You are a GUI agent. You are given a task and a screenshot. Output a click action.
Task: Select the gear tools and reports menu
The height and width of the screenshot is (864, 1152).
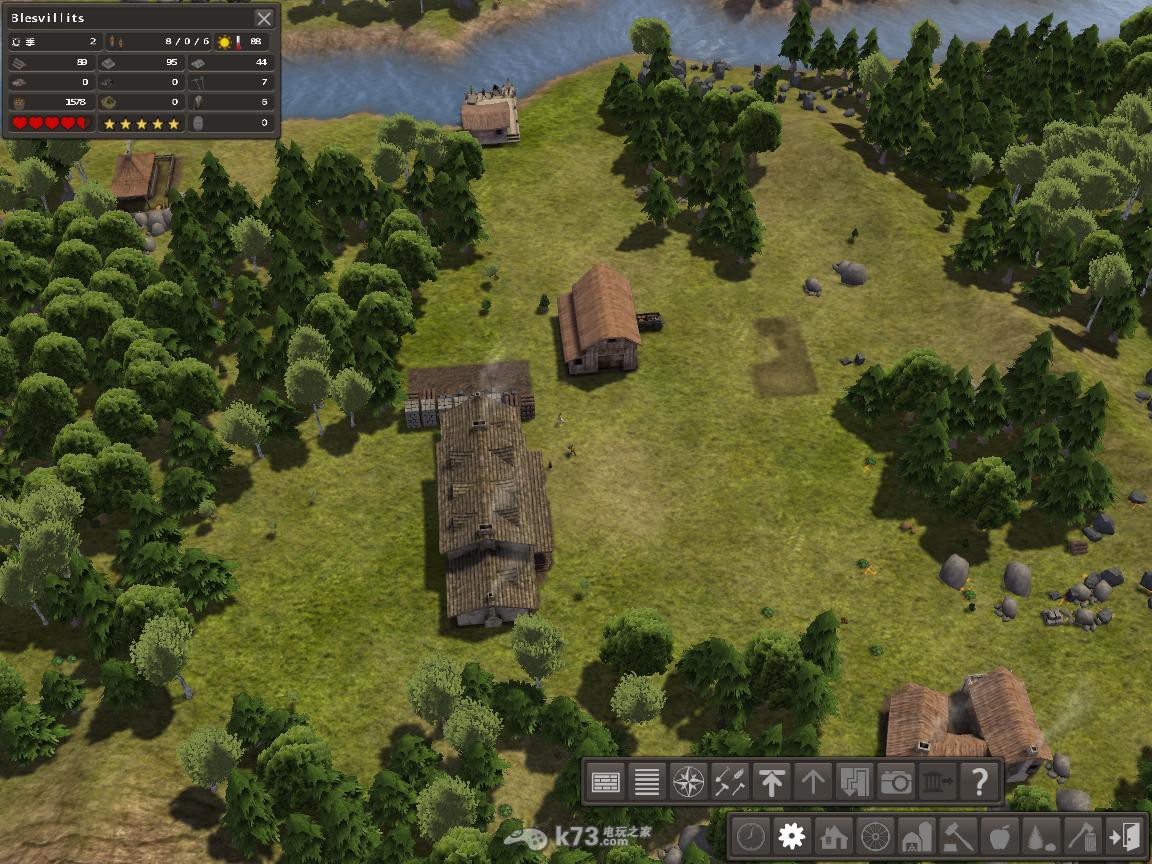pyautogui.click(x=792, y=835)
